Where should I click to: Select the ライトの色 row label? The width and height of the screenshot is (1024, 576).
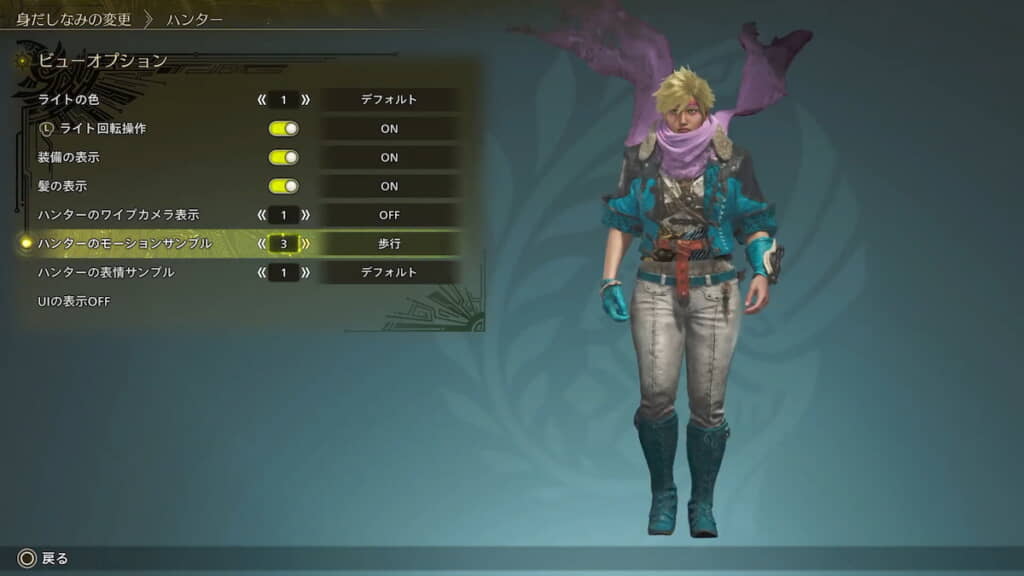[x=68, y=100]
